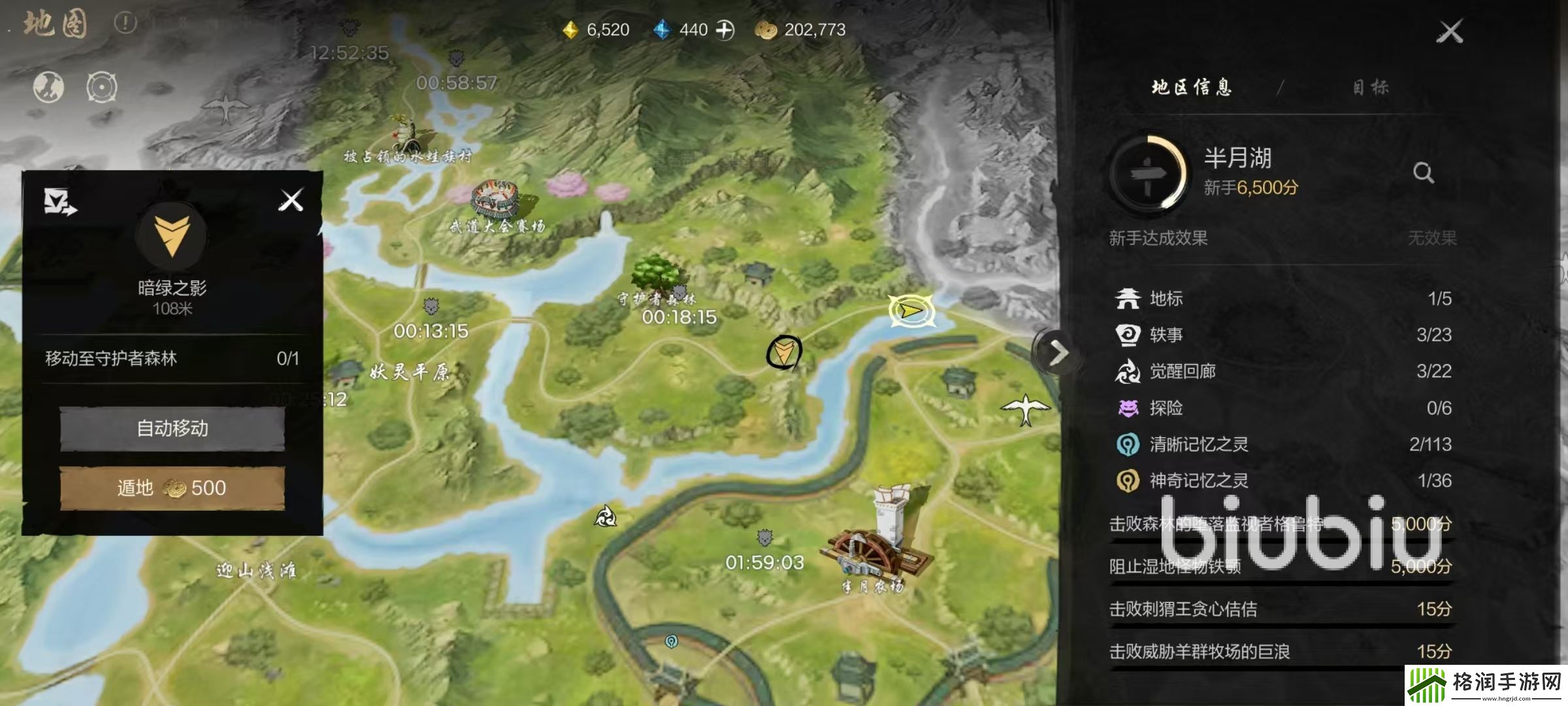Open the 地标 landmarks row

[x=1282, y=299]
